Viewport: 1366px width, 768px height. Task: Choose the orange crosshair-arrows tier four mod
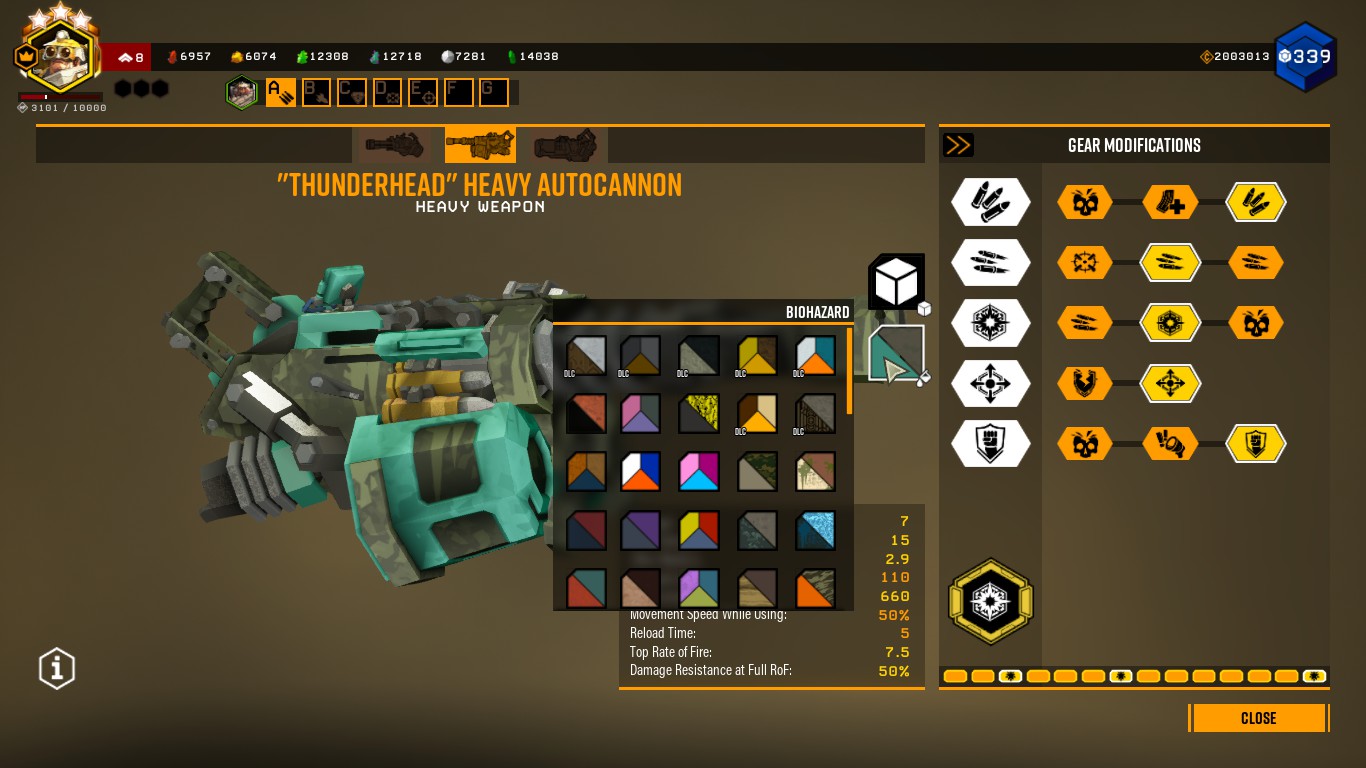[1170, 383]
